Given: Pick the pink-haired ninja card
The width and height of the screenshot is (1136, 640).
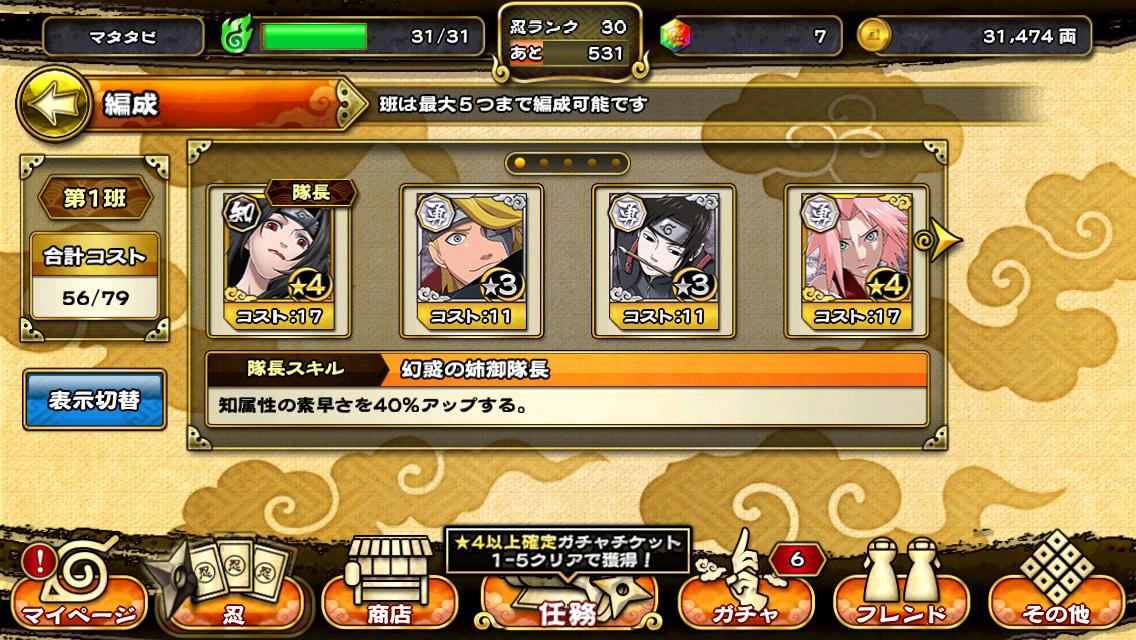Looking at the screenshot, I should 856,260.
